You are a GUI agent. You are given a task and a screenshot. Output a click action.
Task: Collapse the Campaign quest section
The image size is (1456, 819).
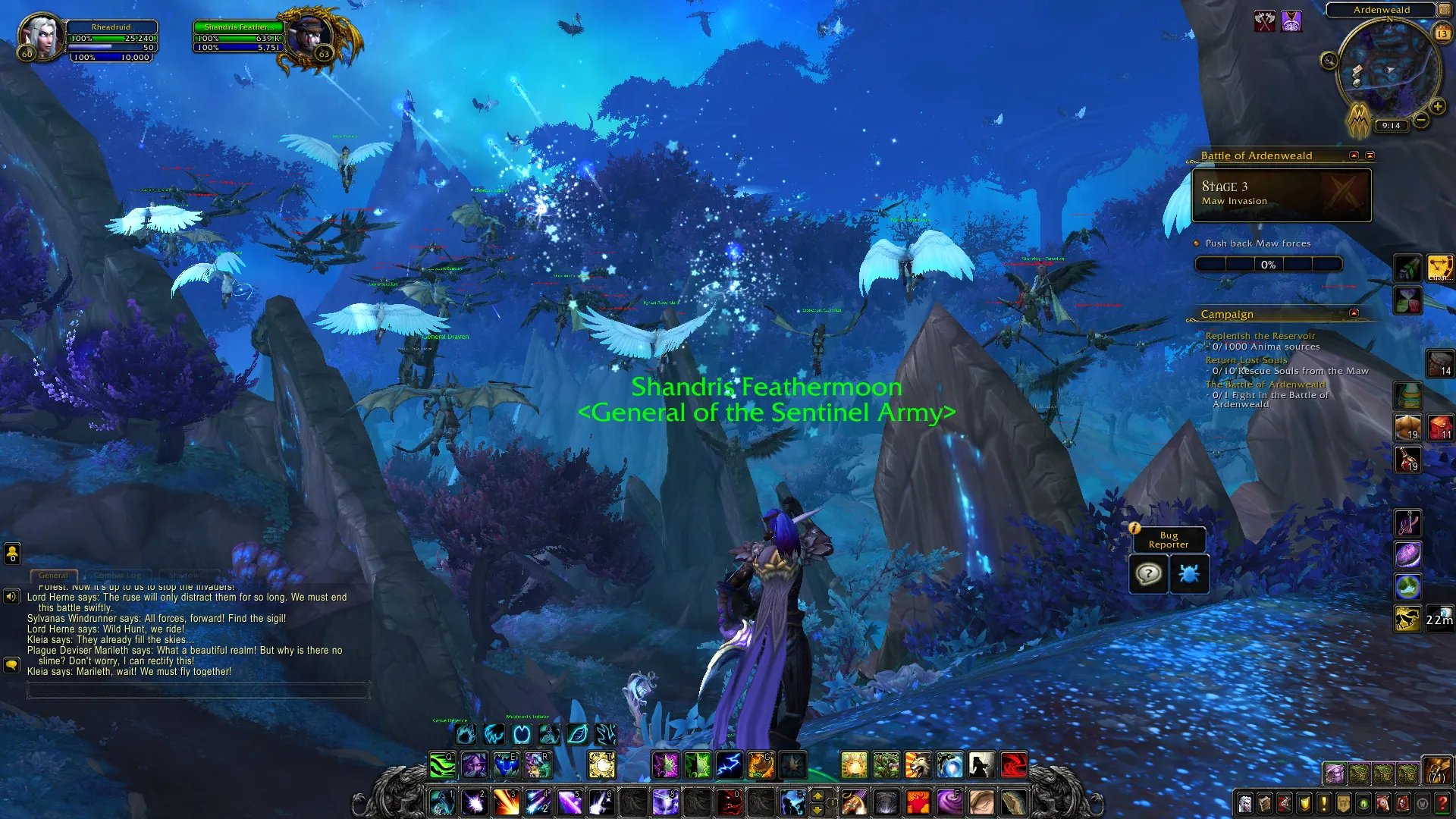pos(1354,313)
